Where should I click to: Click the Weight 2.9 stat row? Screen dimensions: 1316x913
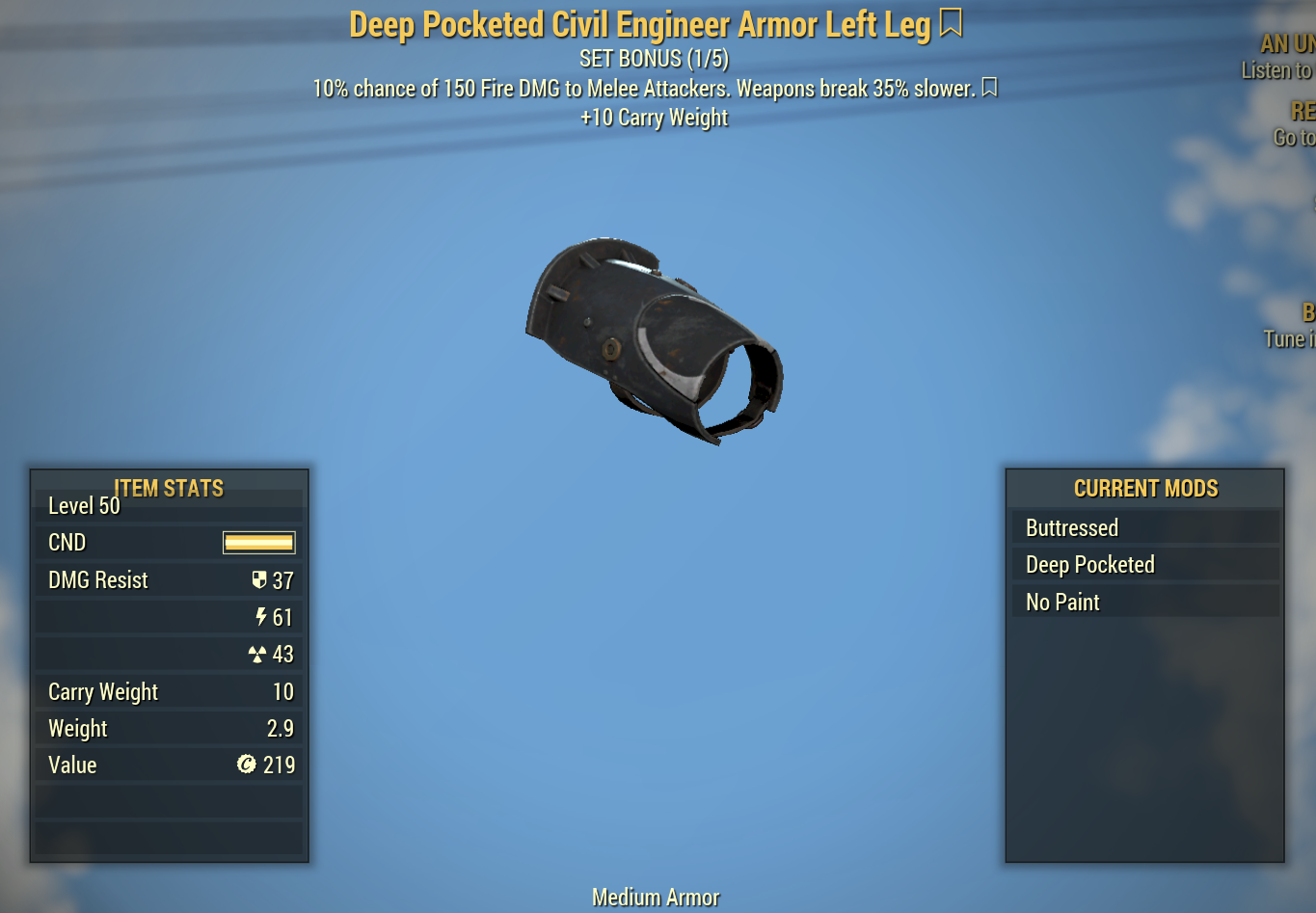click(x=169, y=728)
